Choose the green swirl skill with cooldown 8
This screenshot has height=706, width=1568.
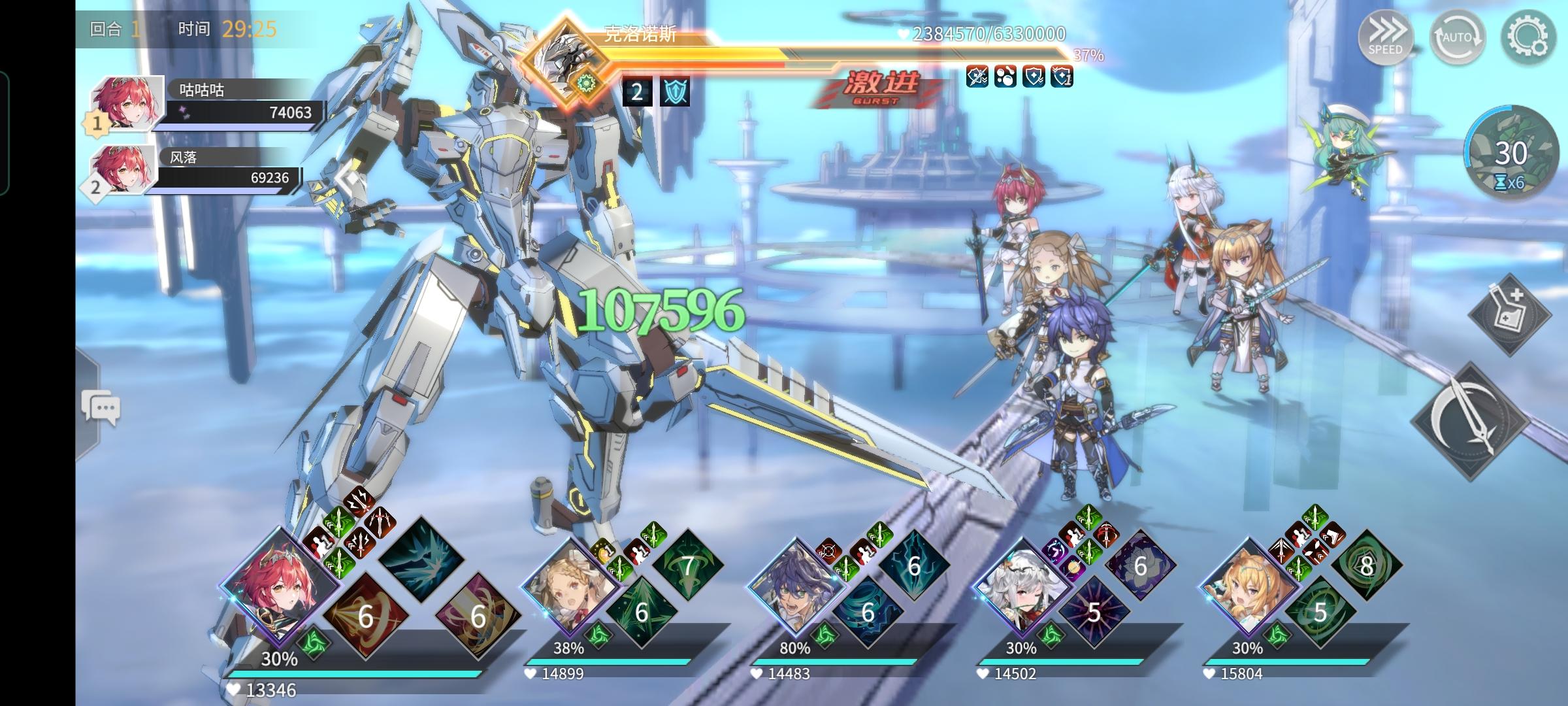(1366, 565)
